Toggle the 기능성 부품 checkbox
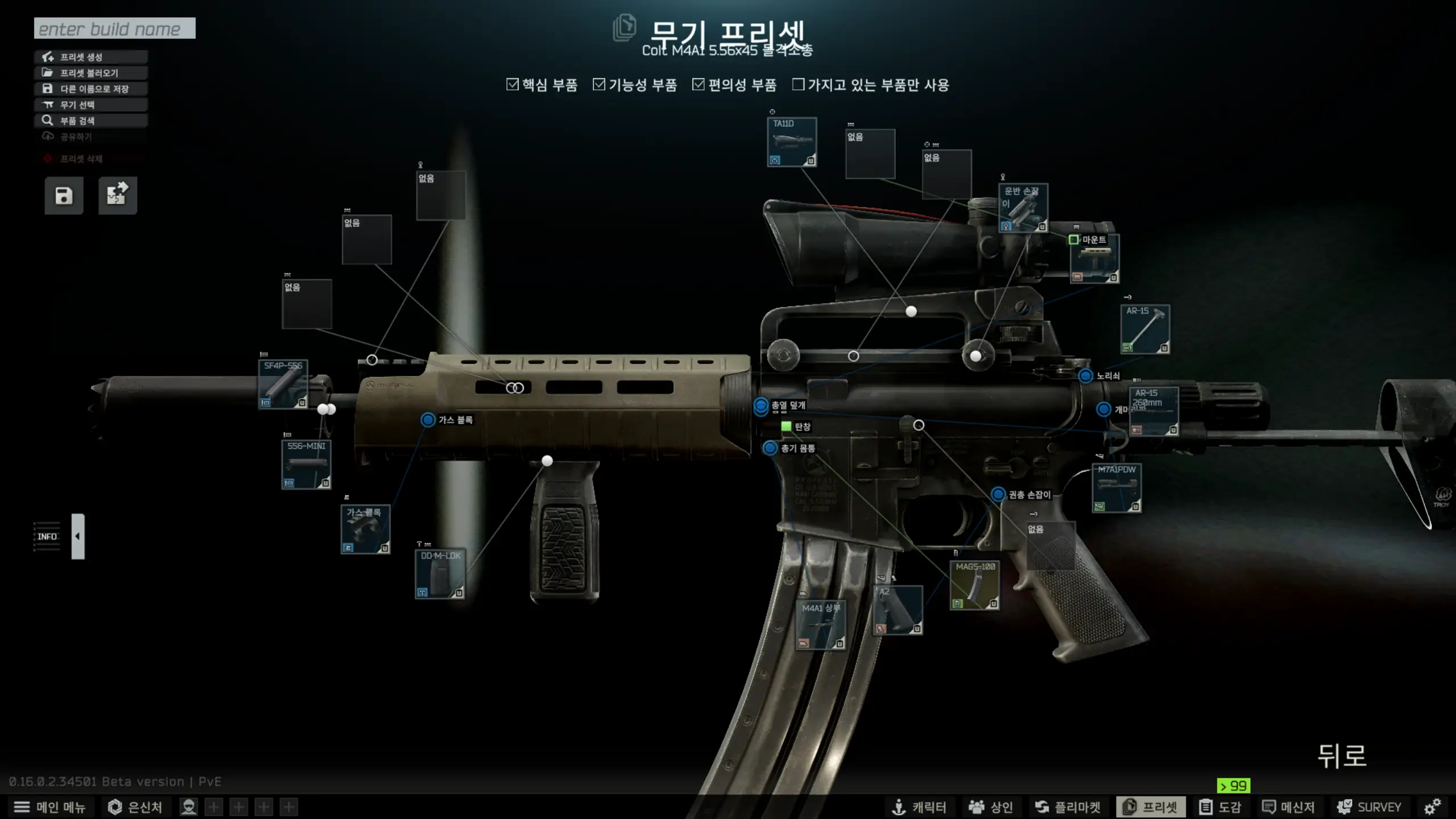1456x819 pixels. pos(599,85)
